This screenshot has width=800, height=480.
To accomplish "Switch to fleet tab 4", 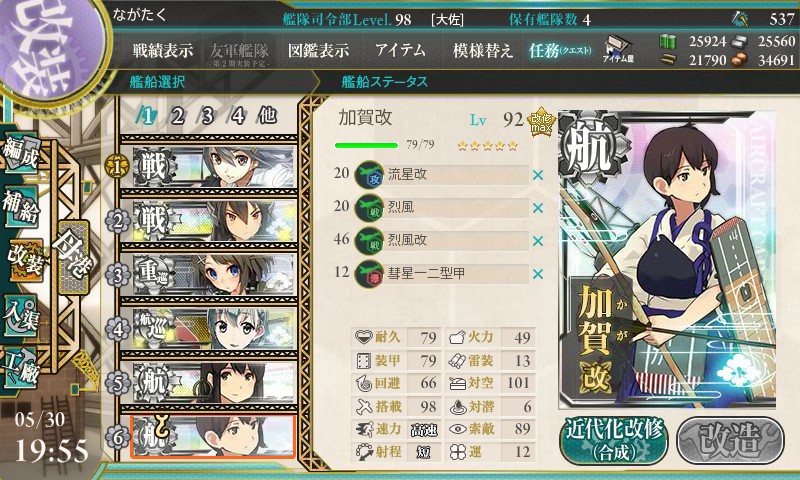I will coord(238,115).
